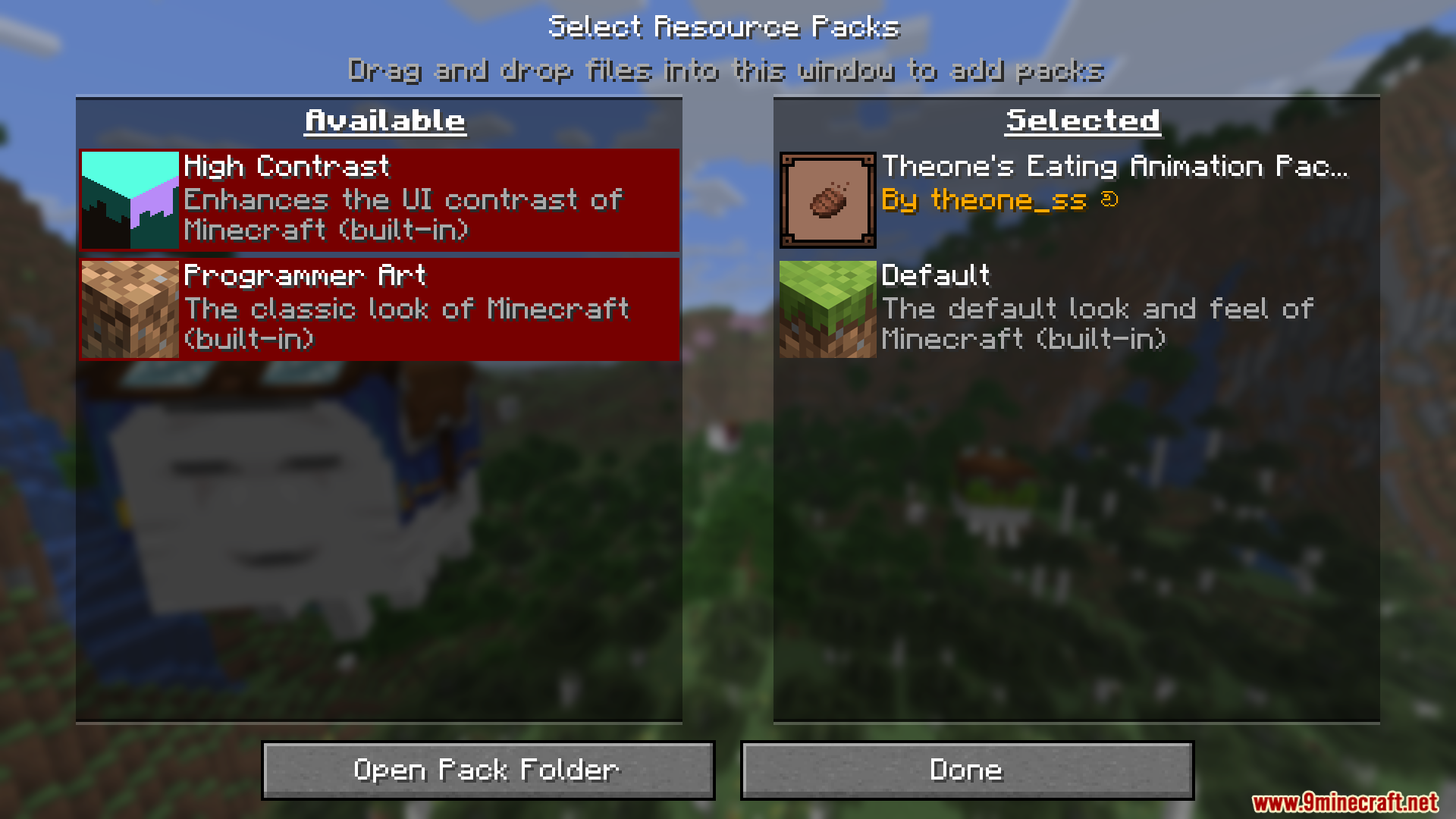Viewport: 1456px width, 819px height.
Task: Choose the Programmer Art pack icon
Action: click(x=130, y=309)
